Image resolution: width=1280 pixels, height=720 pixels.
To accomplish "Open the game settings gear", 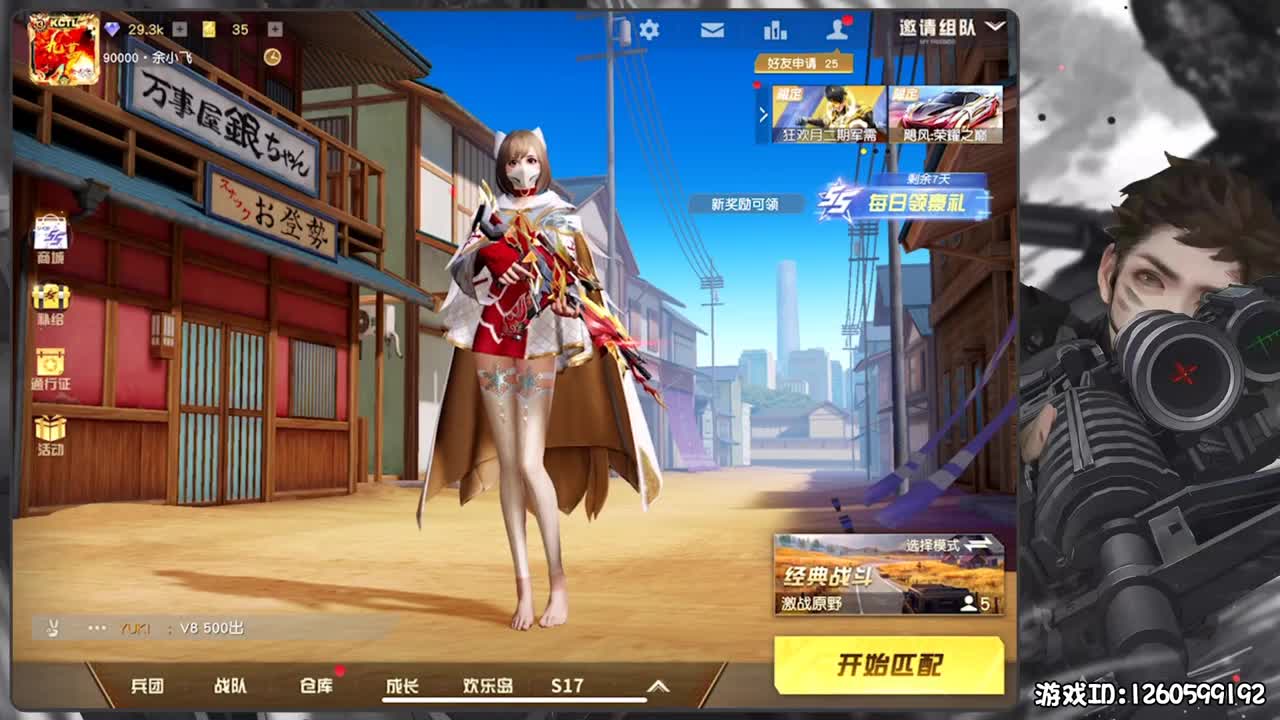I will [649, 30].
